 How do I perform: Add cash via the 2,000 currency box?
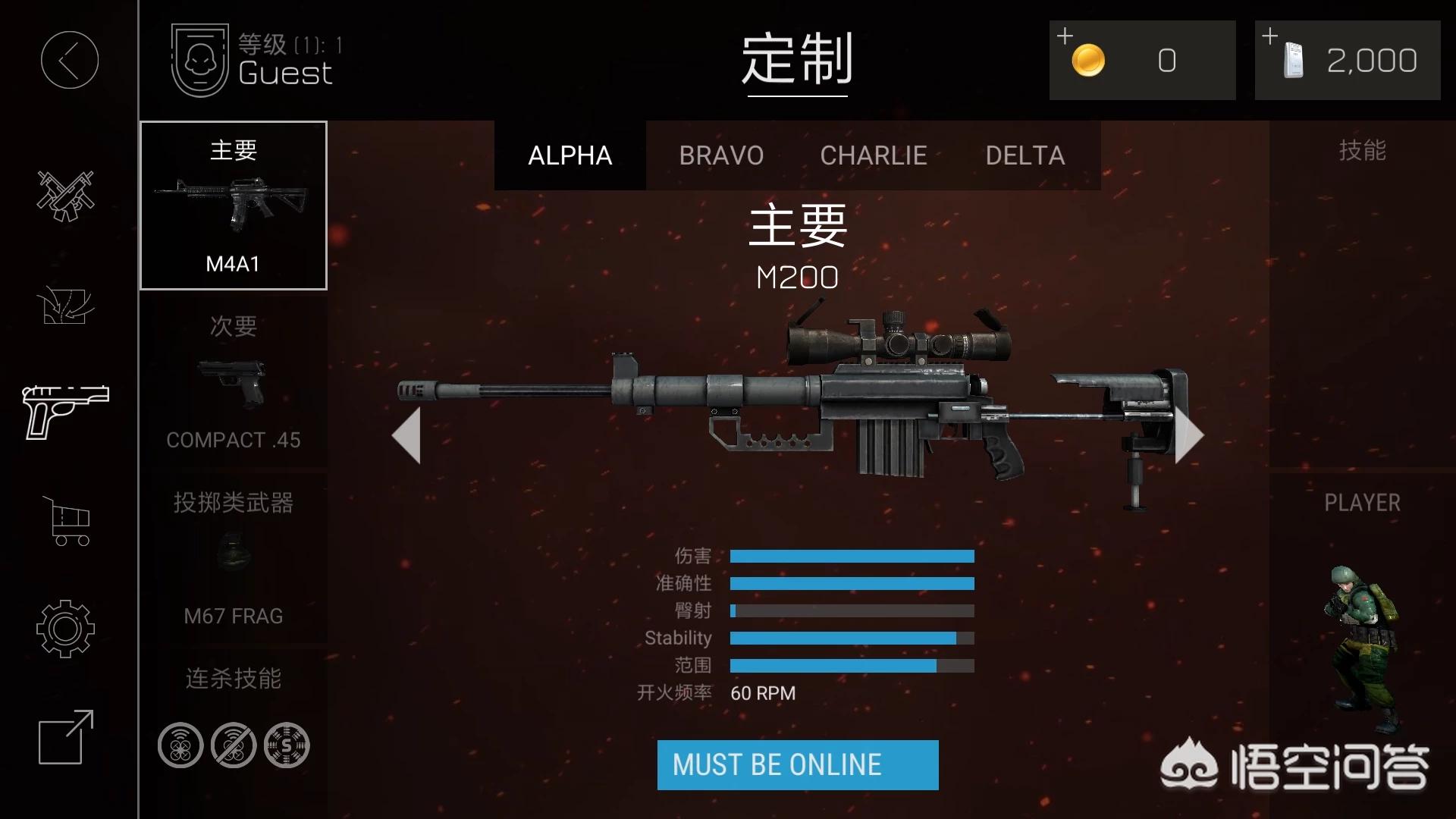tap(1348, 61)
